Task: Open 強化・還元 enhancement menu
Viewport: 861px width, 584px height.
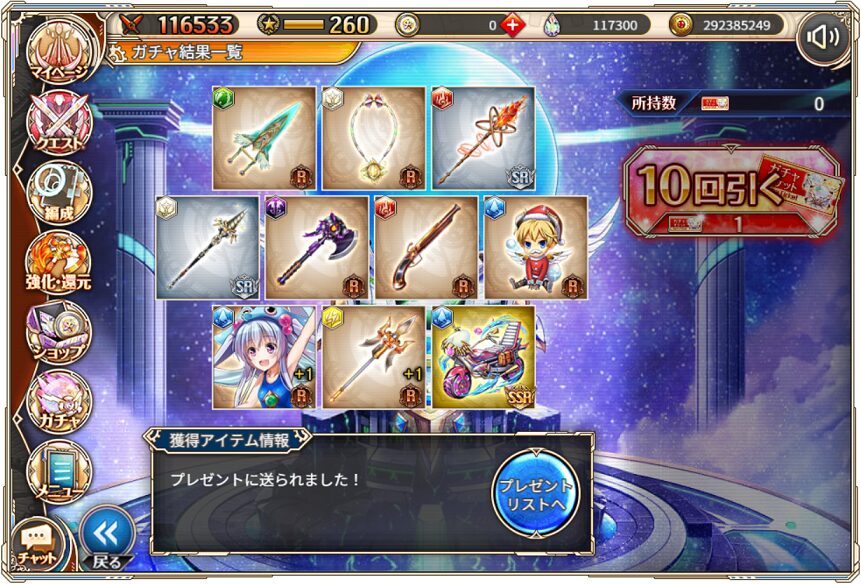Action: (x=58, y=263)
